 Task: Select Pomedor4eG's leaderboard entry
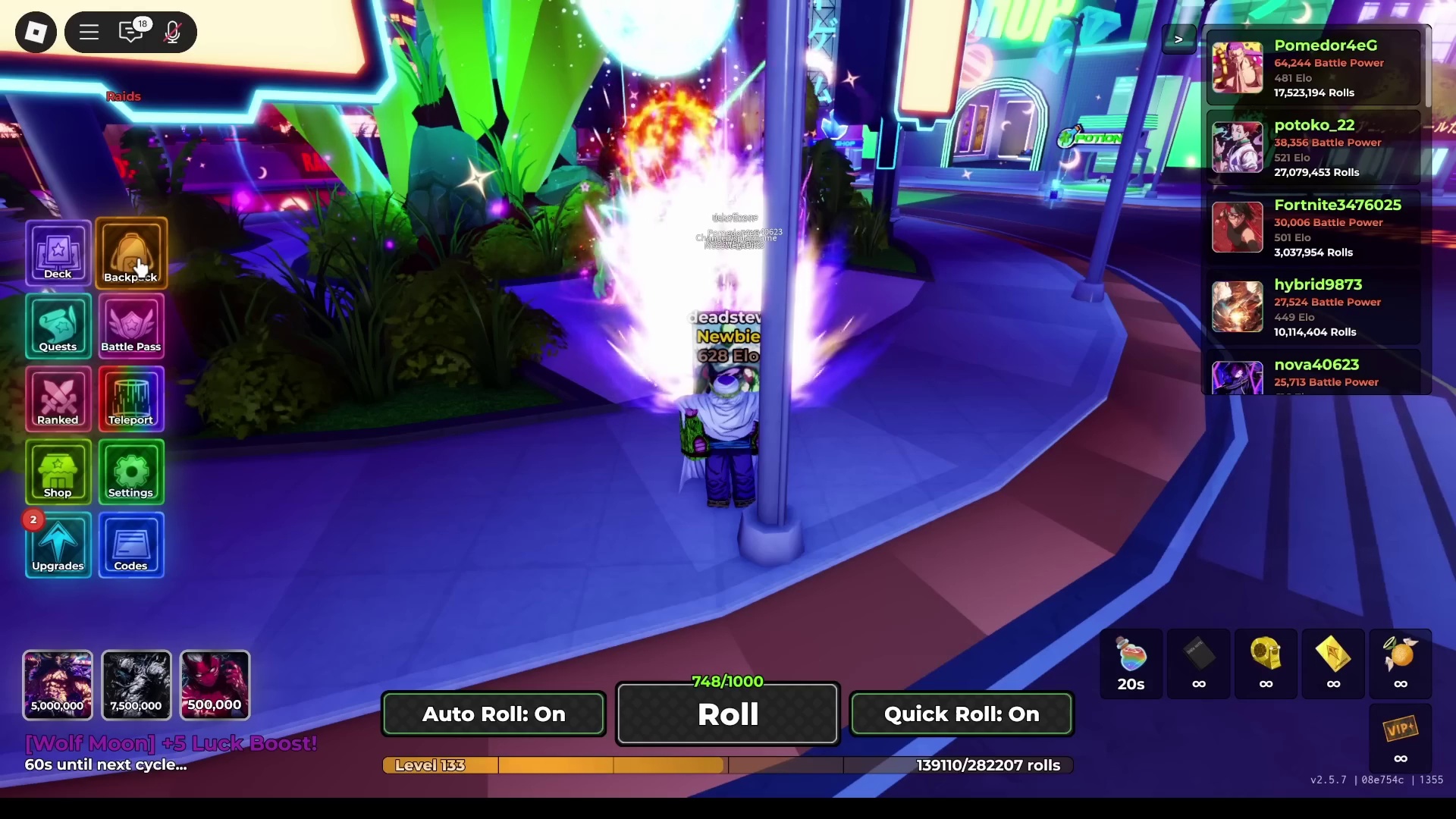(x=1313, y=68)
